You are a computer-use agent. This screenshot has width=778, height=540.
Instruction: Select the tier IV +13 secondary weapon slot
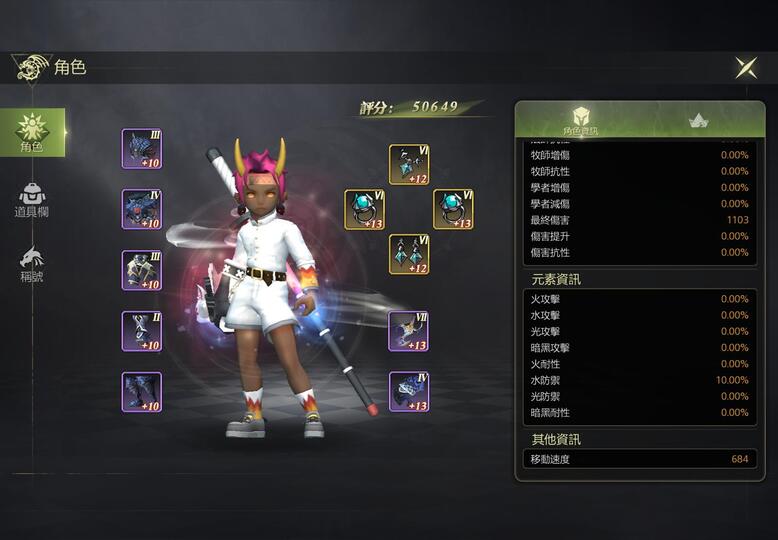point(409,391)
